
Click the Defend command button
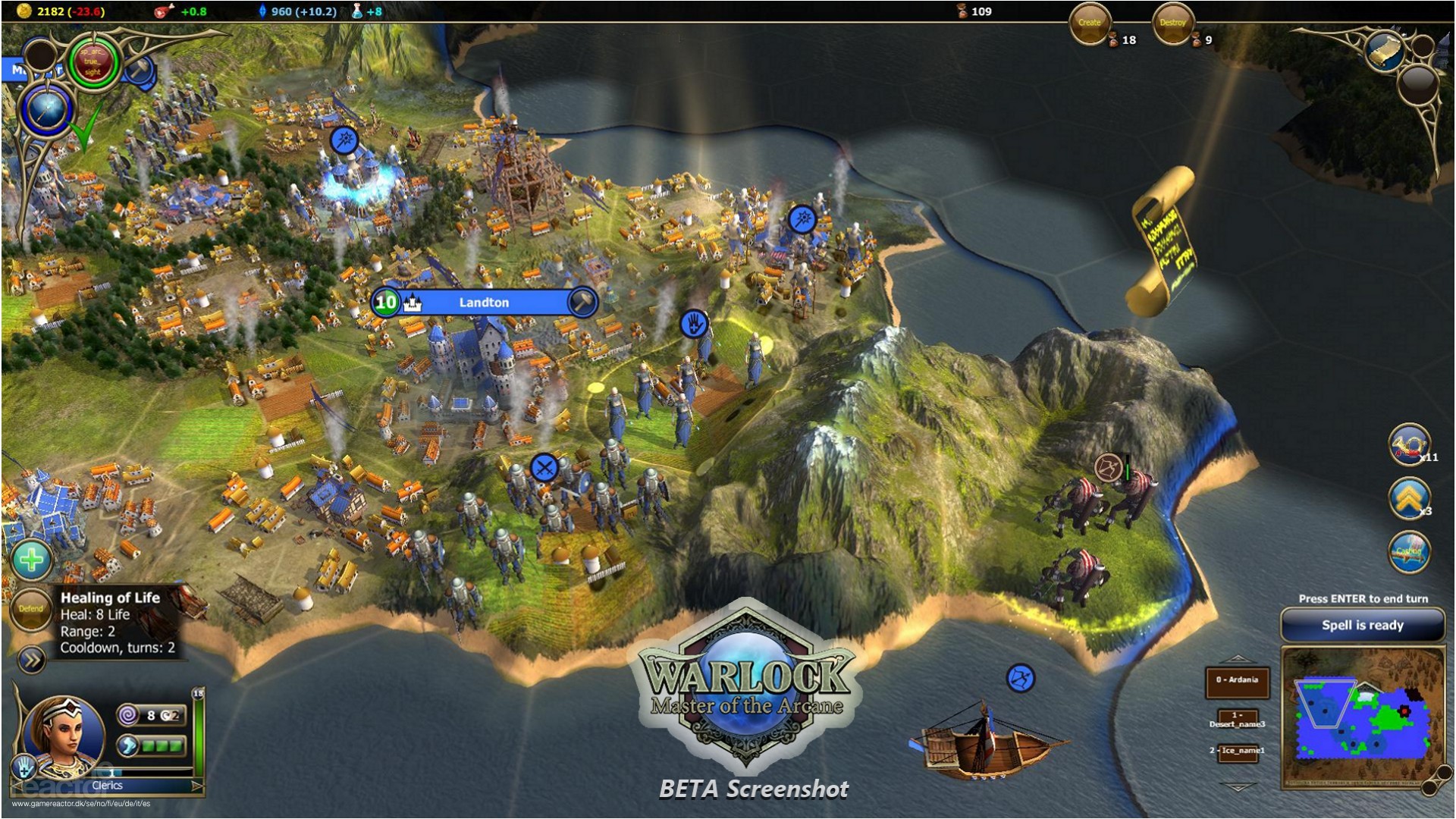coord(31,609)
